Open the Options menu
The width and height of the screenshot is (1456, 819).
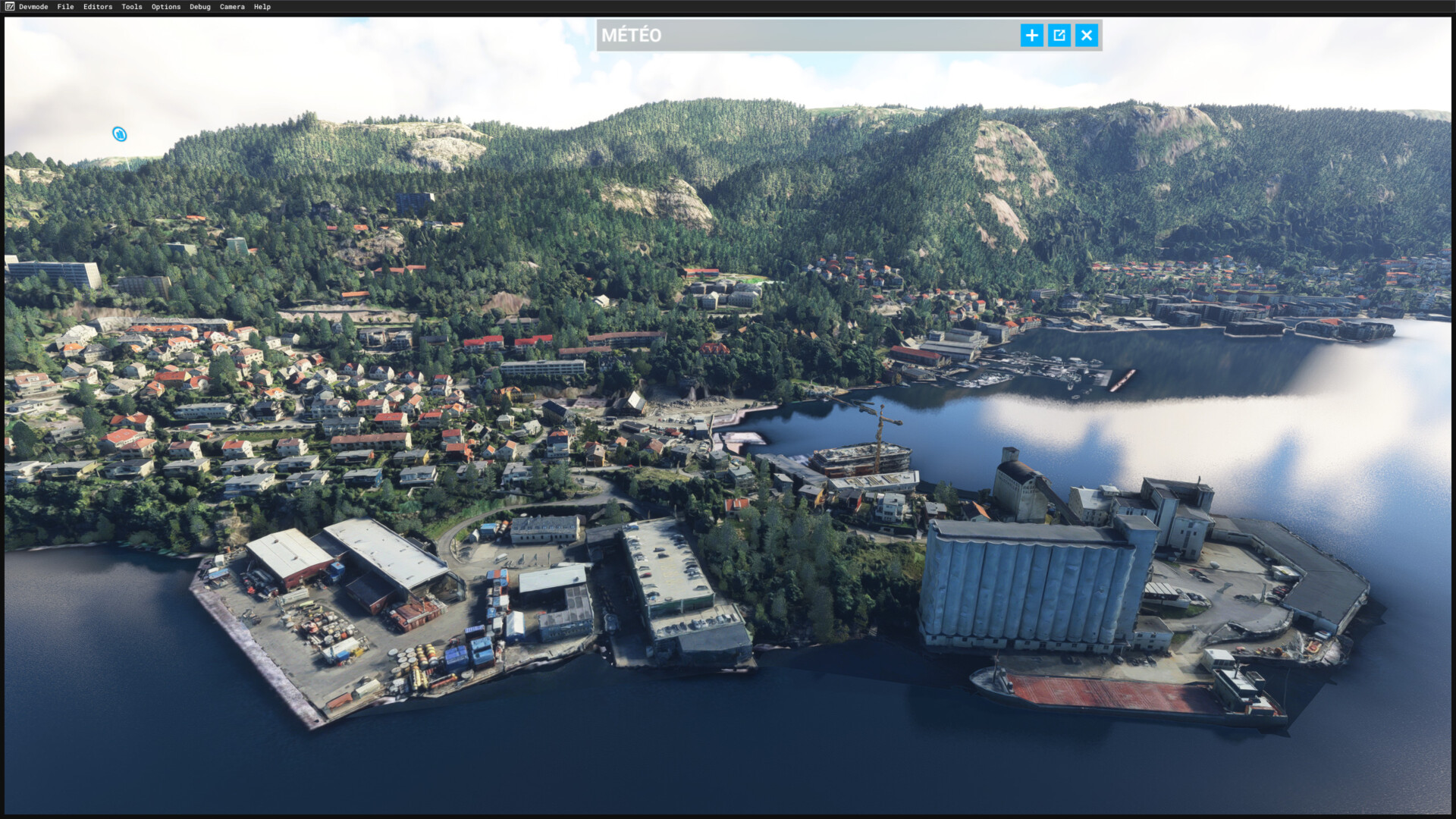(x=165, y=7)
